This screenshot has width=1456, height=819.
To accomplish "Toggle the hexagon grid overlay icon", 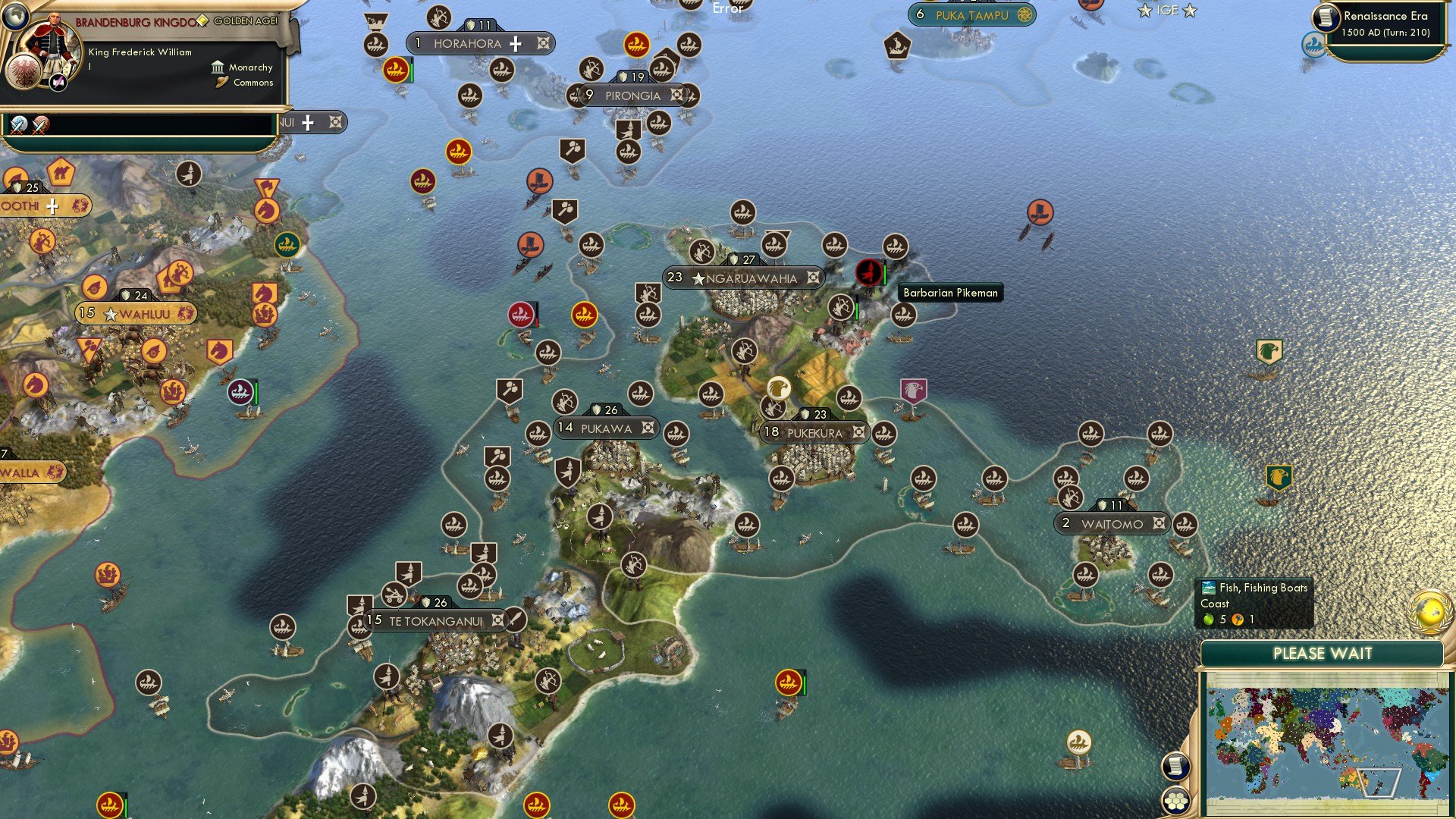I will (1176, 802).
